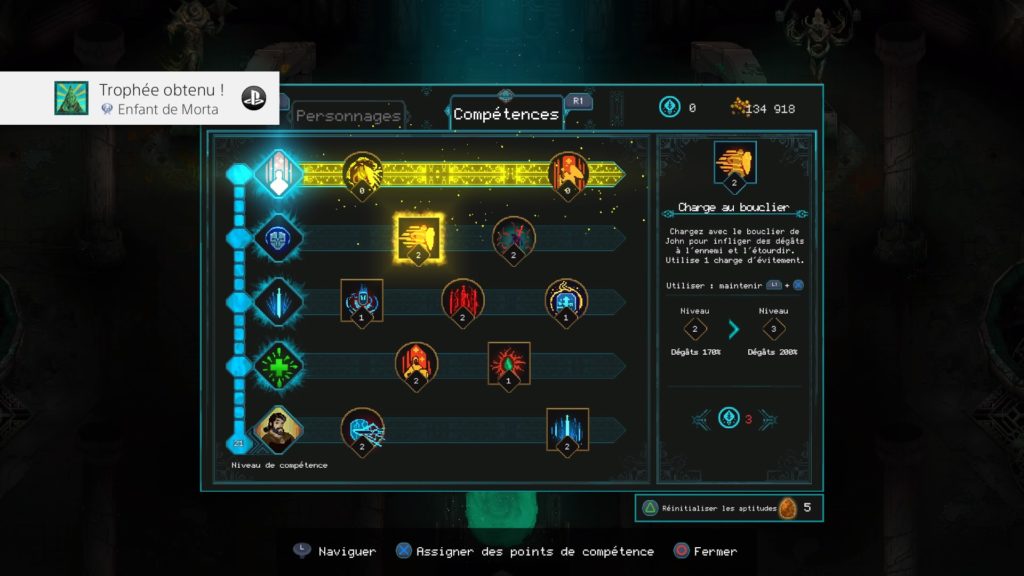
Task: Select the top-row golden wing skill node
Action: 362,173
